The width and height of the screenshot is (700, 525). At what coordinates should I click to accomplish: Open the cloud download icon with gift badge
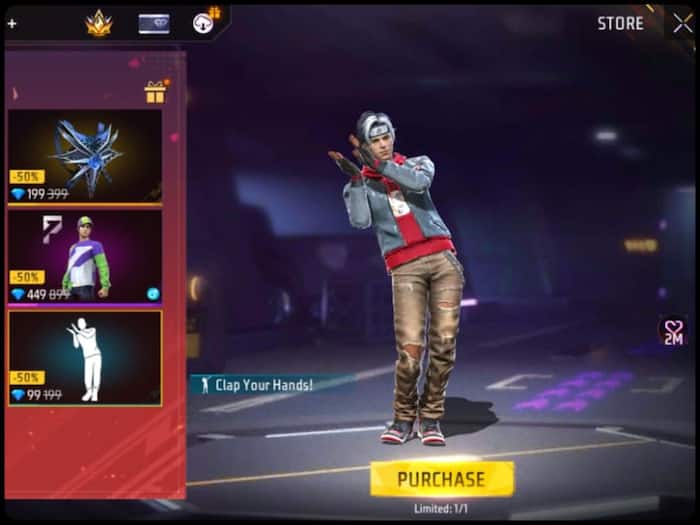click(206, 22)
